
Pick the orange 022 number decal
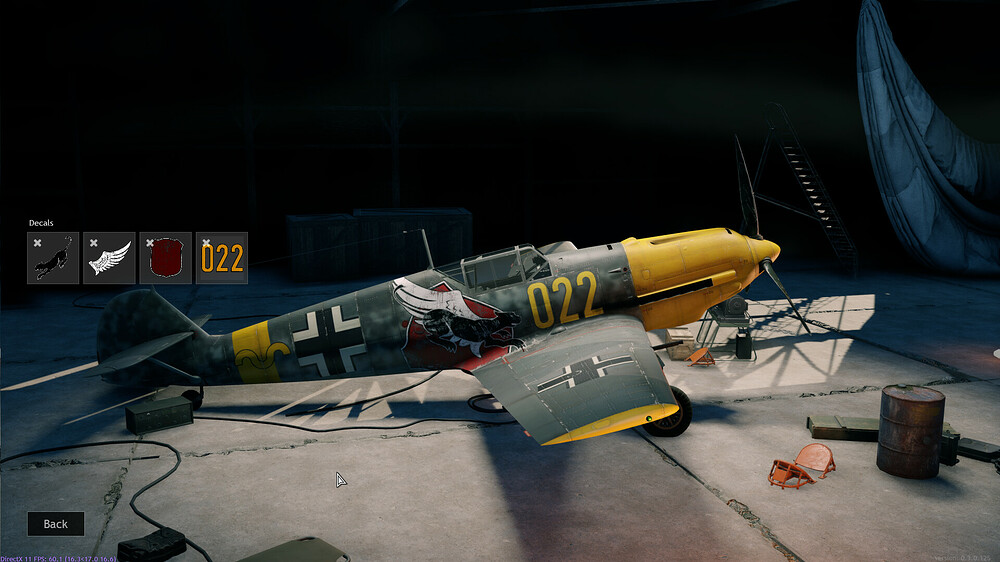tap(222, 261)
